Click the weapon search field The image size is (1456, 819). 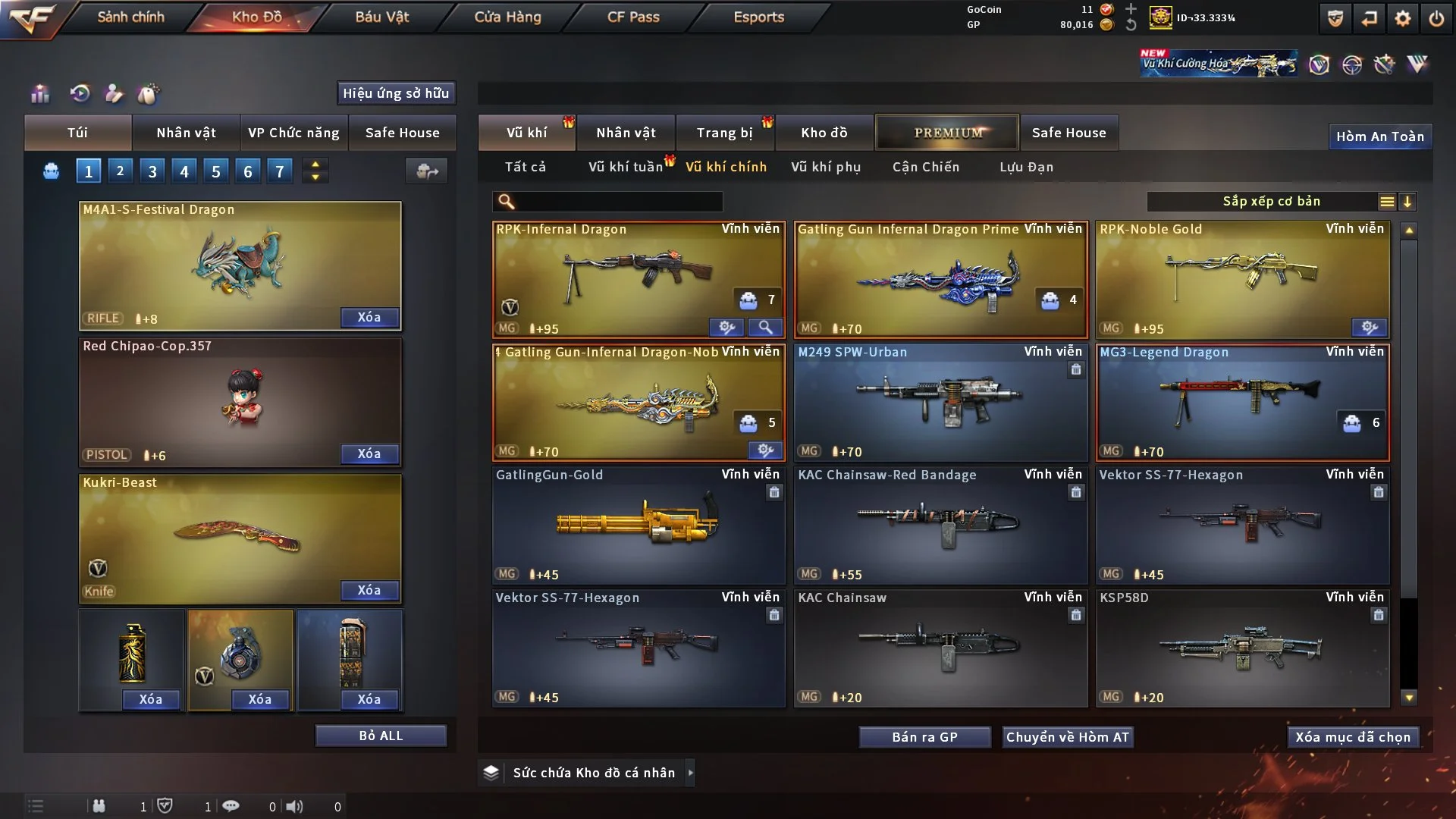(x=618, y=202)
